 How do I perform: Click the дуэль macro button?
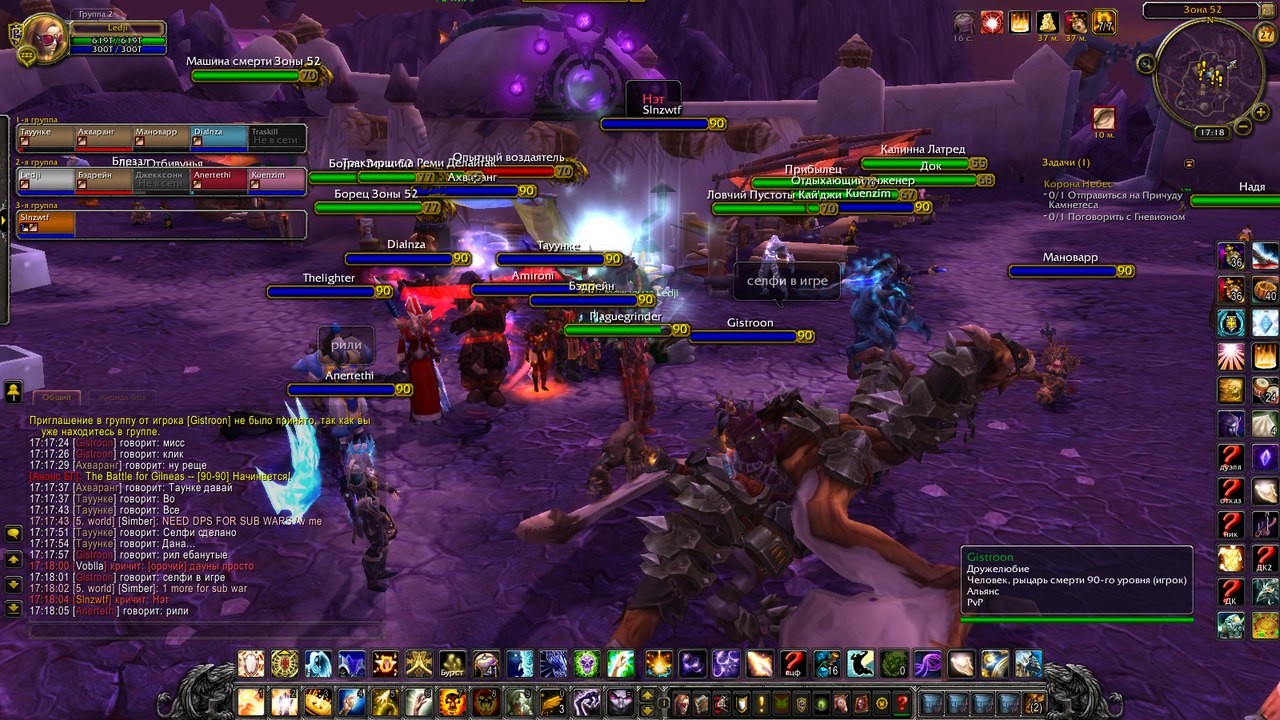[1230, 458]
